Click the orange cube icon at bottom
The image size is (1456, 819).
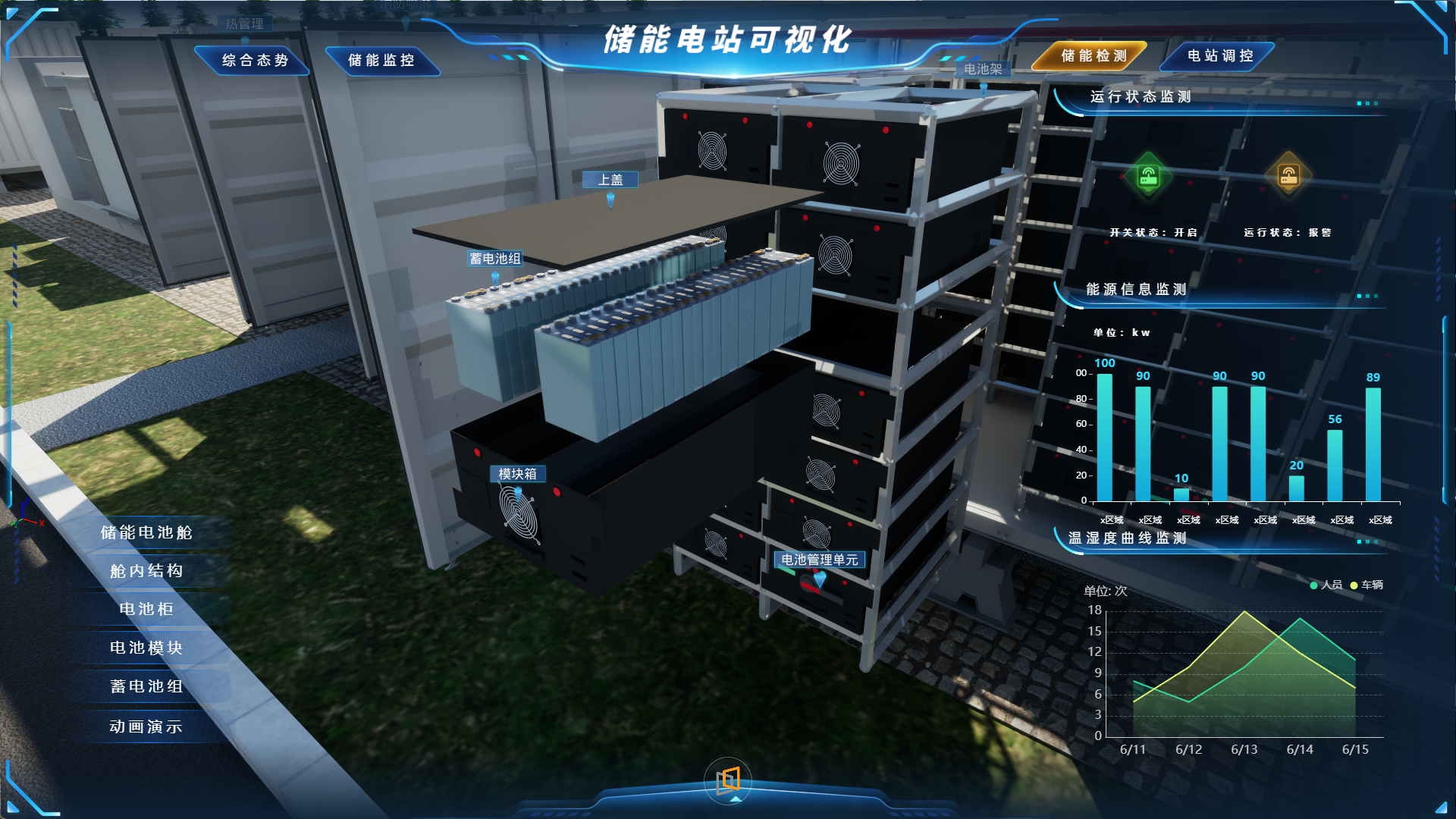tap(728, 779)
